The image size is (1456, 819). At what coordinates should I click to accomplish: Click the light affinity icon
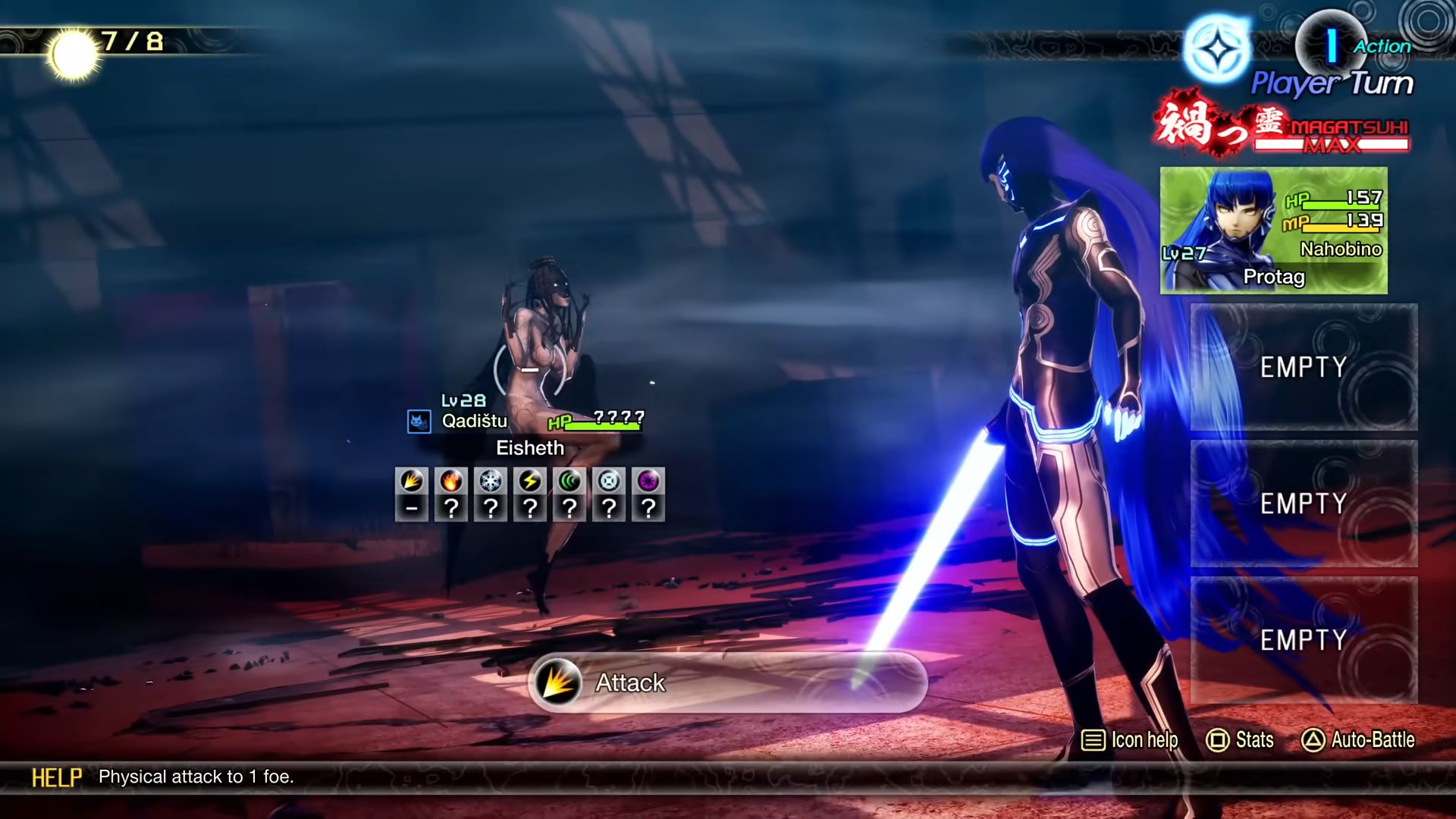coord(609,482)
